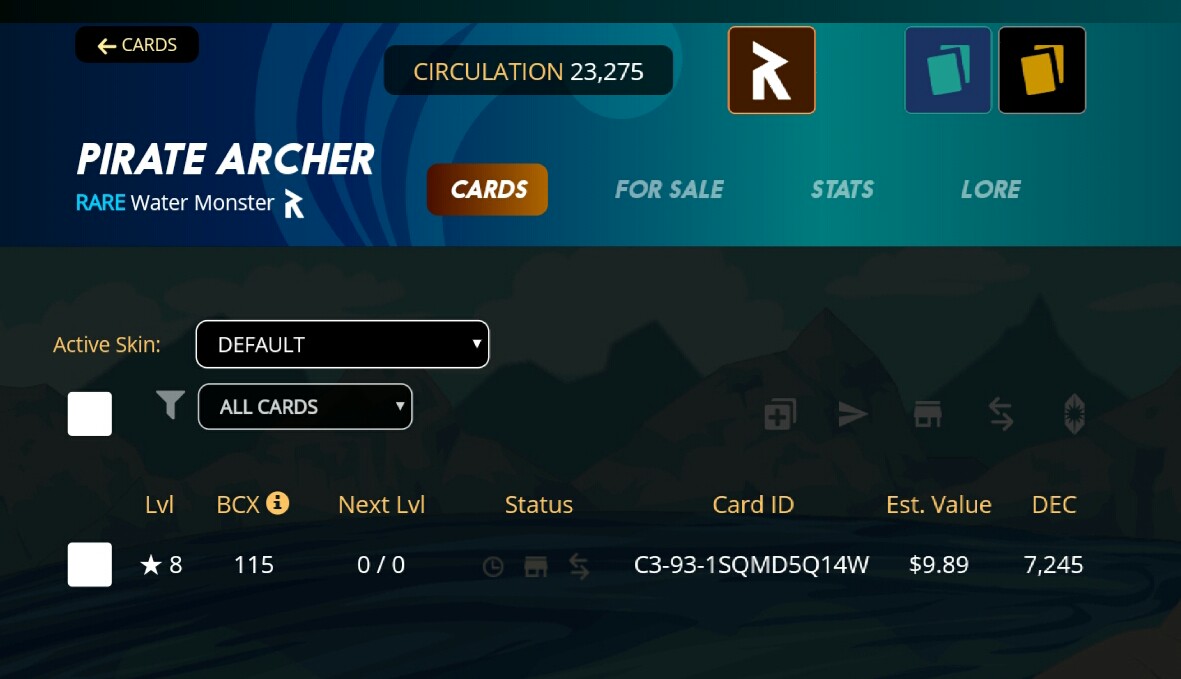
Task: Choose the teal regular foil cards button
Action: pyautogui.click(x=948, y=70)
